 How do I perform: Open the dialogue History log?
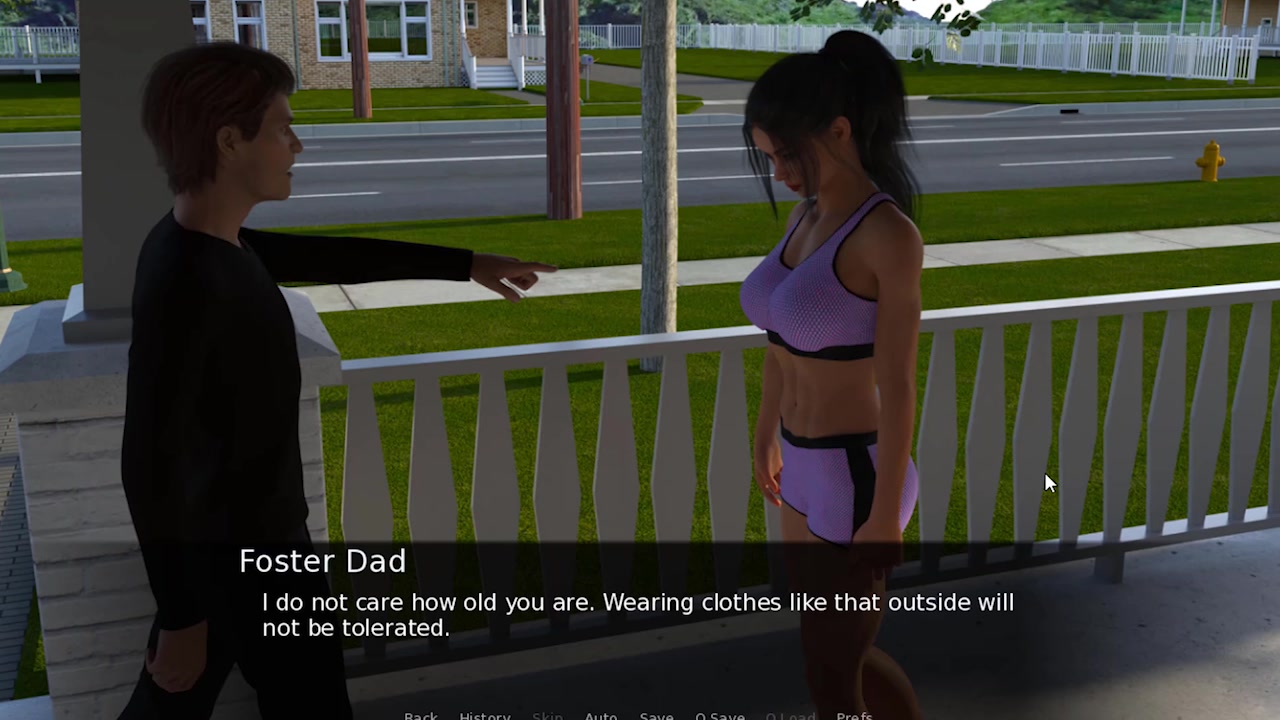[485, 716]
